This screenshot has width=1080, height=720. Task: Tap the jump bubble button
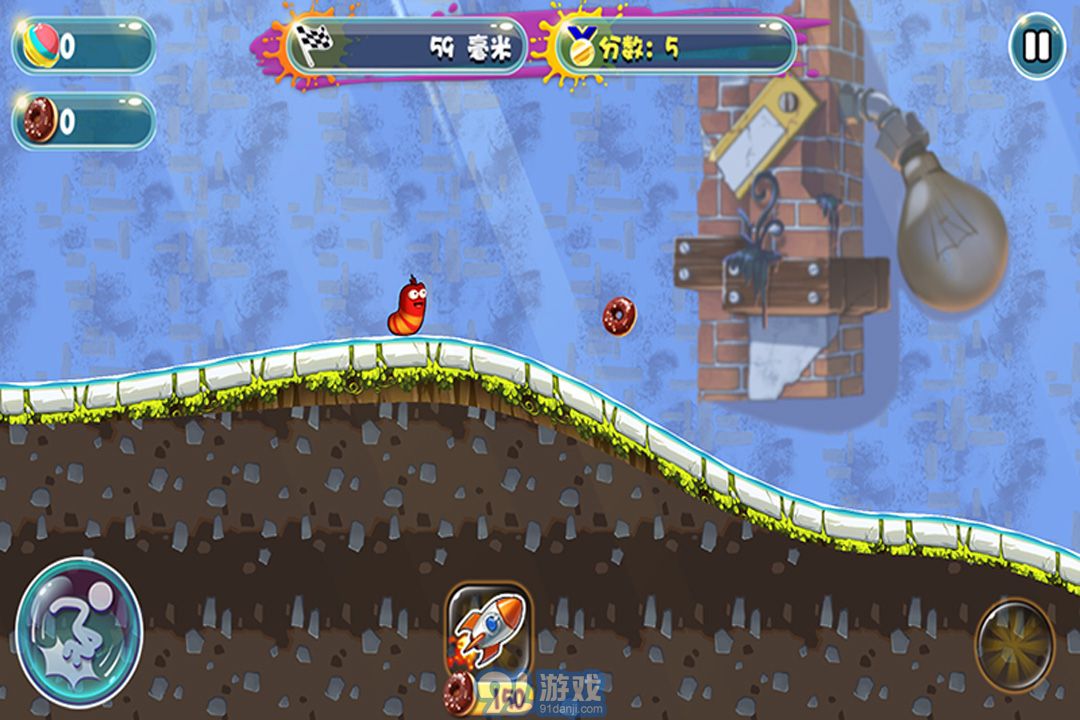tap(79, 632)
